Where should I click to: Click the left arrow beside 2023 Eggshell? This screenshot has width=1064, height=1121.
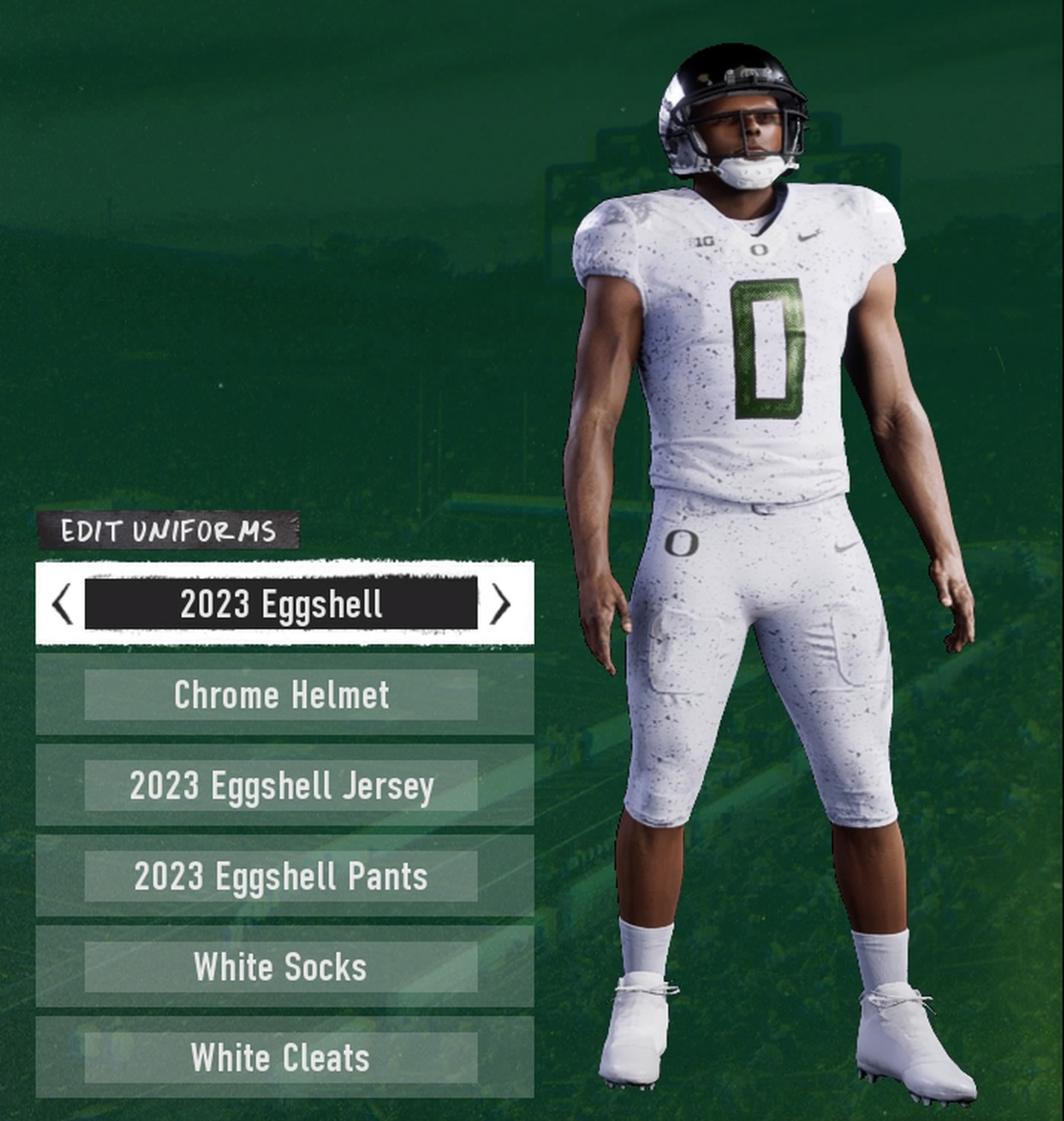point(63,604)
